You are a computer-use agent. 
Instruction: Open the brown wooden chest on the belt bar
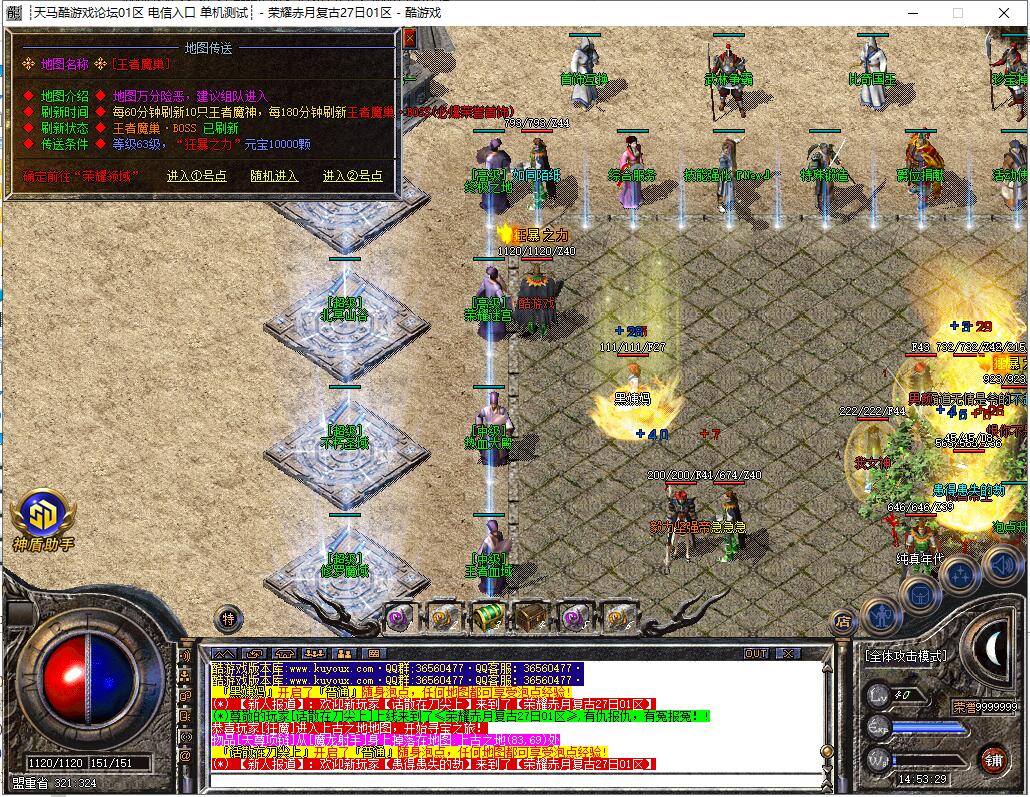click(x=531, y=616)
